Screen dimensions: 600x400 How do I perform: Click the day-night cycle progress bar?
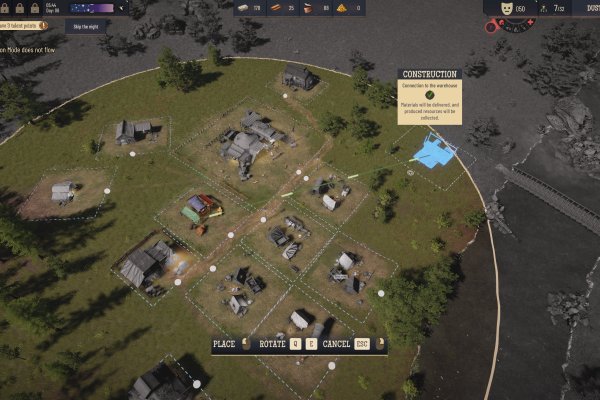[96, 7]
